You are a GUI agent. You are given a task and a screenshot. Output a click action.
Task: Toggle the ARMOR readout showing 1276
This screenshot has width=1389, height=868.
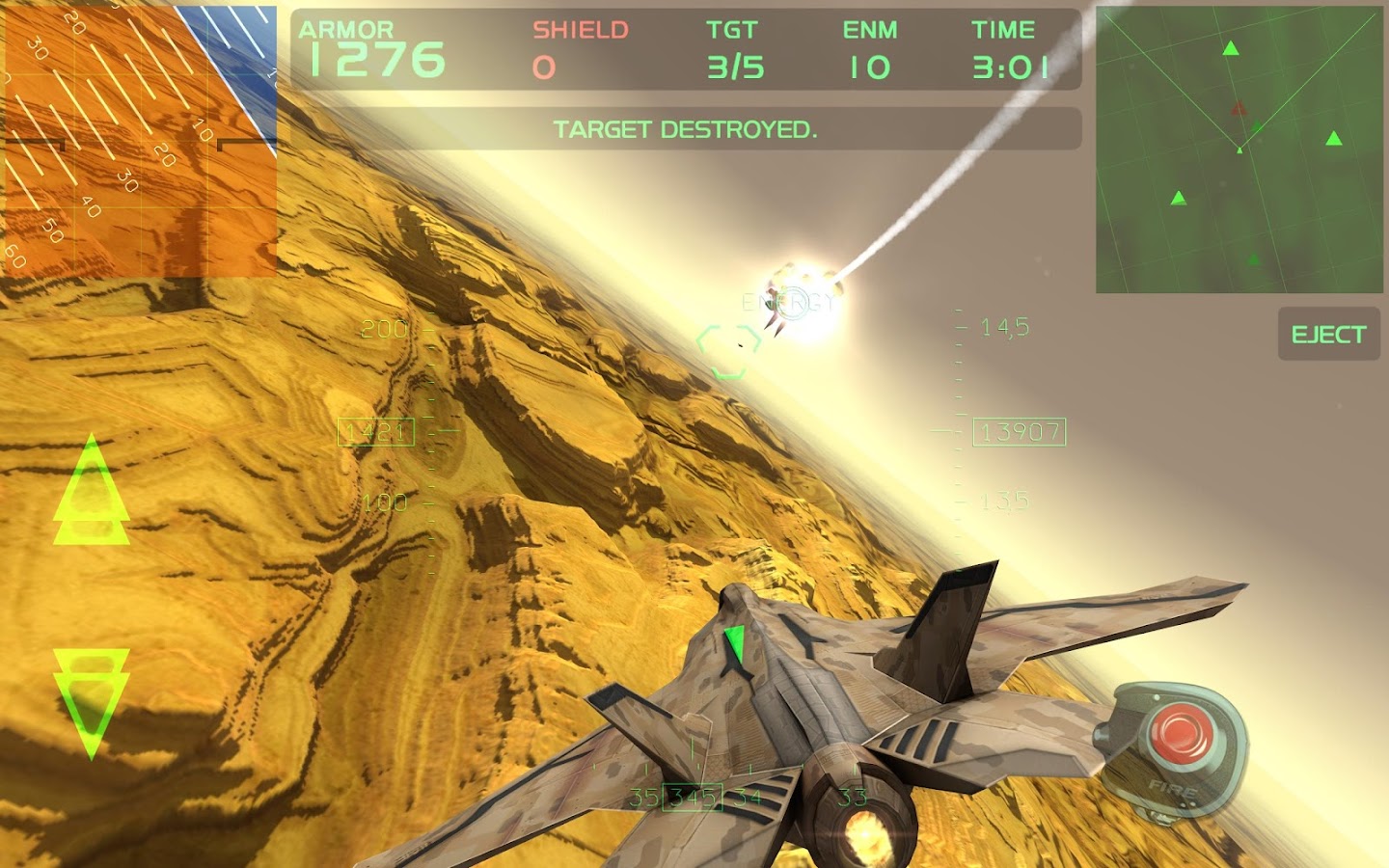371,48
